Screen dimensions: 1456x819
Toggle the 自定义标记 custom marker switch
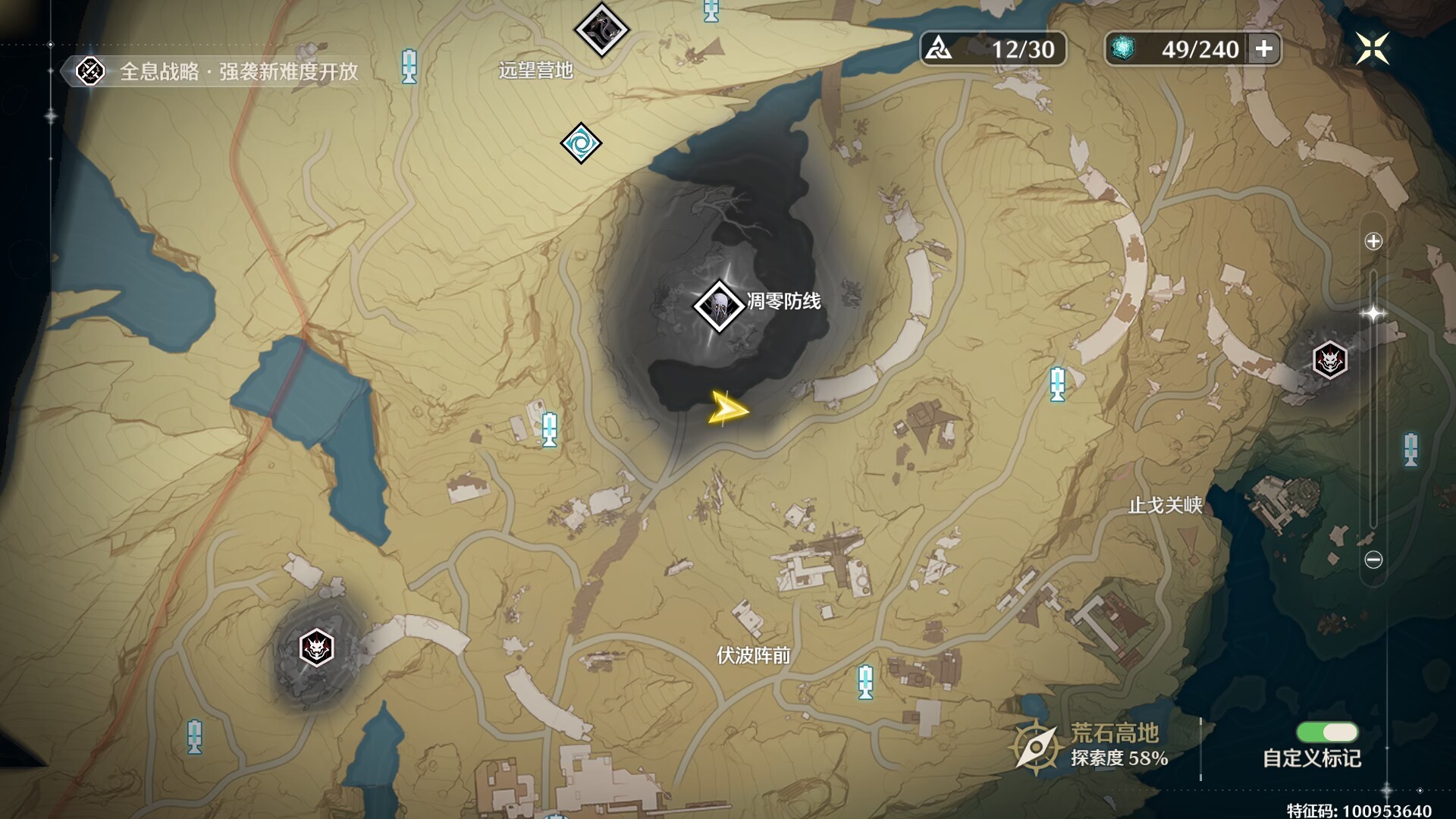point(1327,732)
